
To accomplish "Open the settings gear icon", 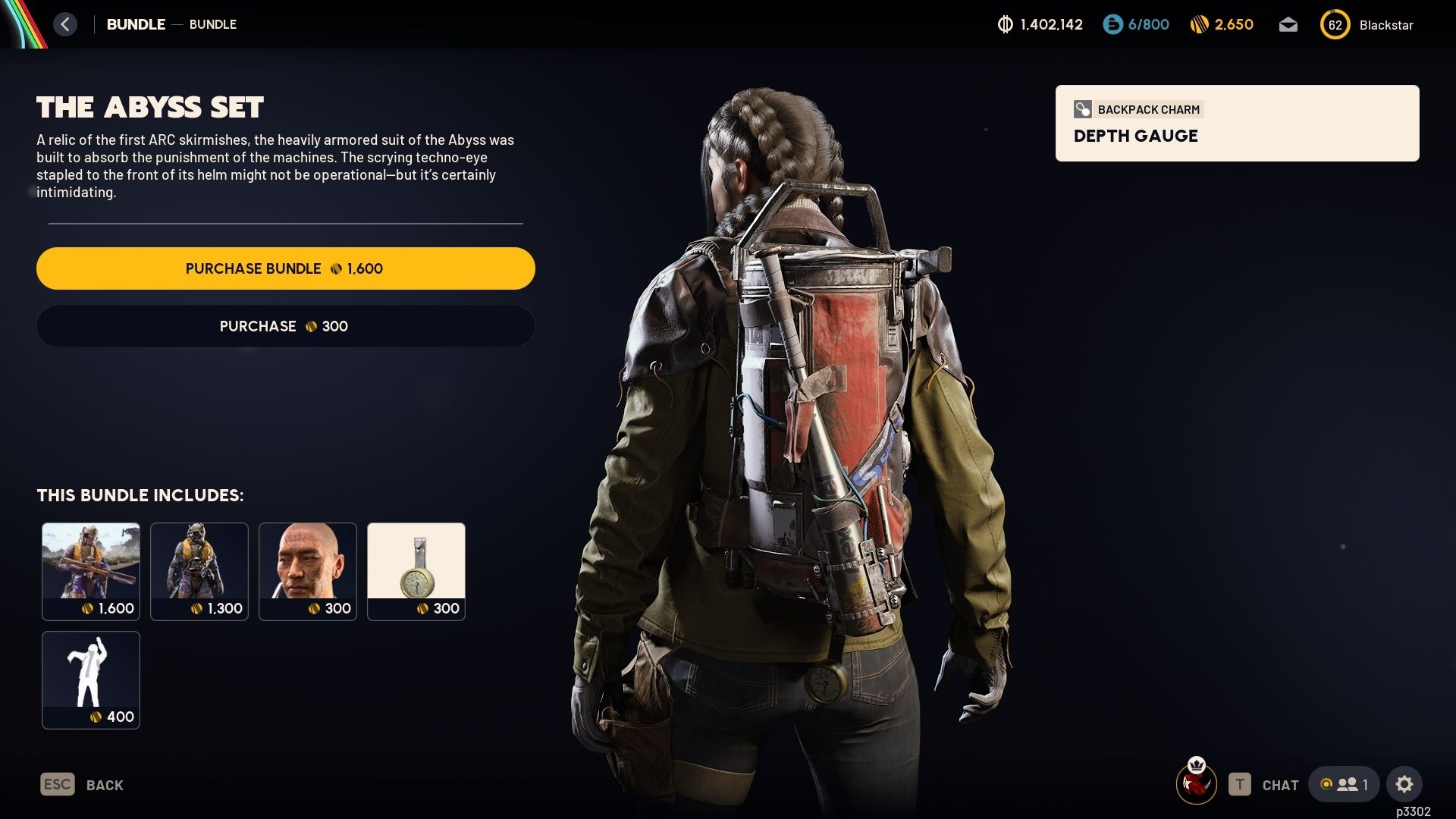I will pyautogui.click(x=1404, y=785).
